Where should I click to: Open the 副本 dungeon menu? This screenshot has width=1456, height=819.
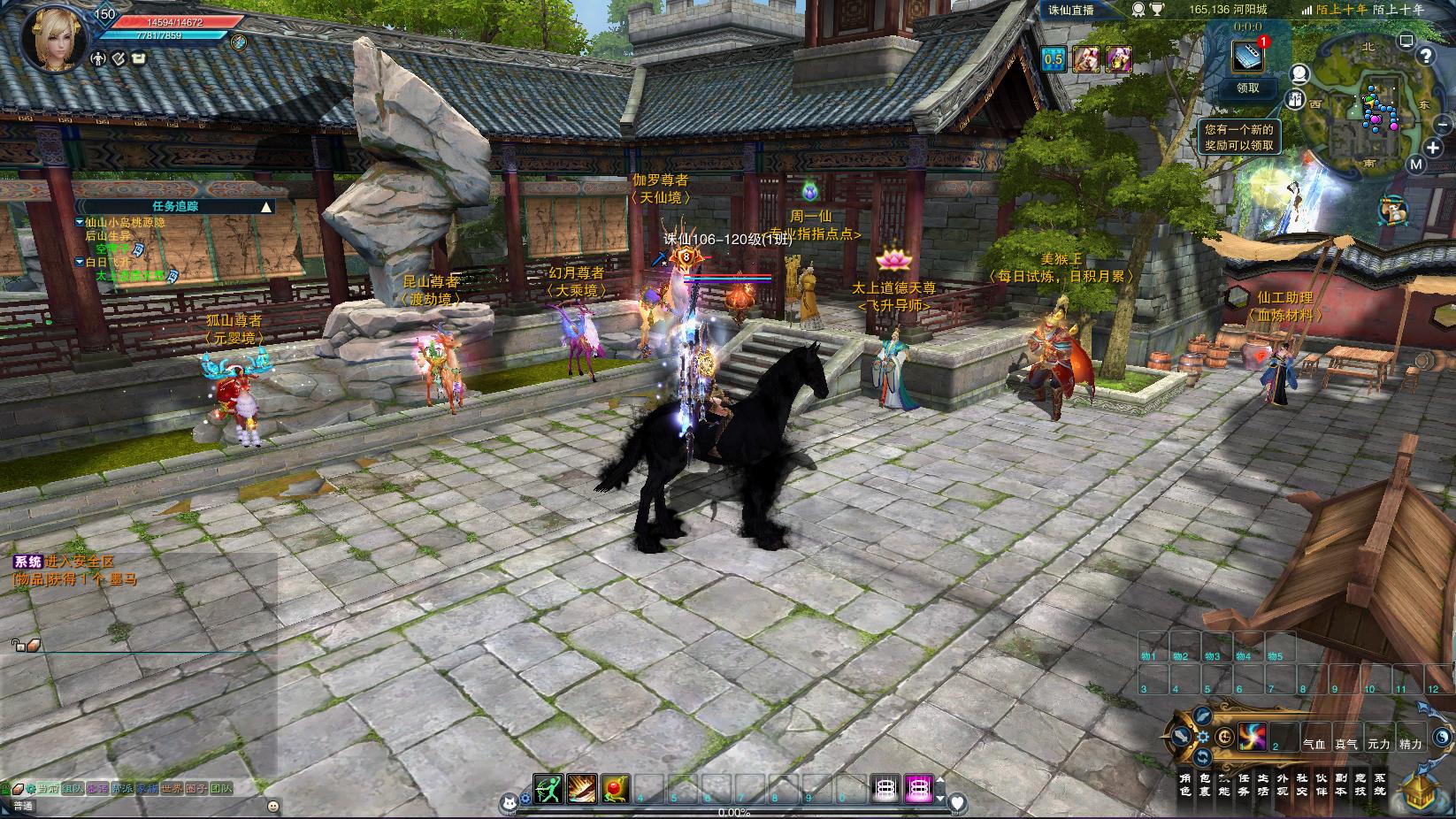tap(1341, 785)
